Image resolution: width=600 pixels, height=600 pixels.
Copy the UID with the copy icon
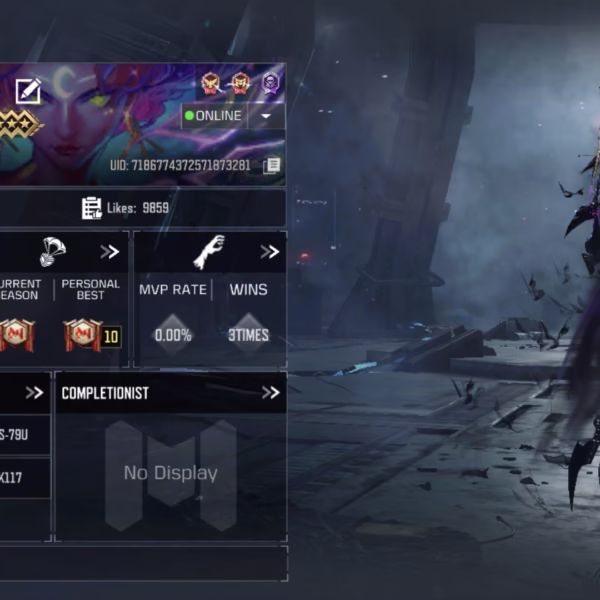click(271, 165)
